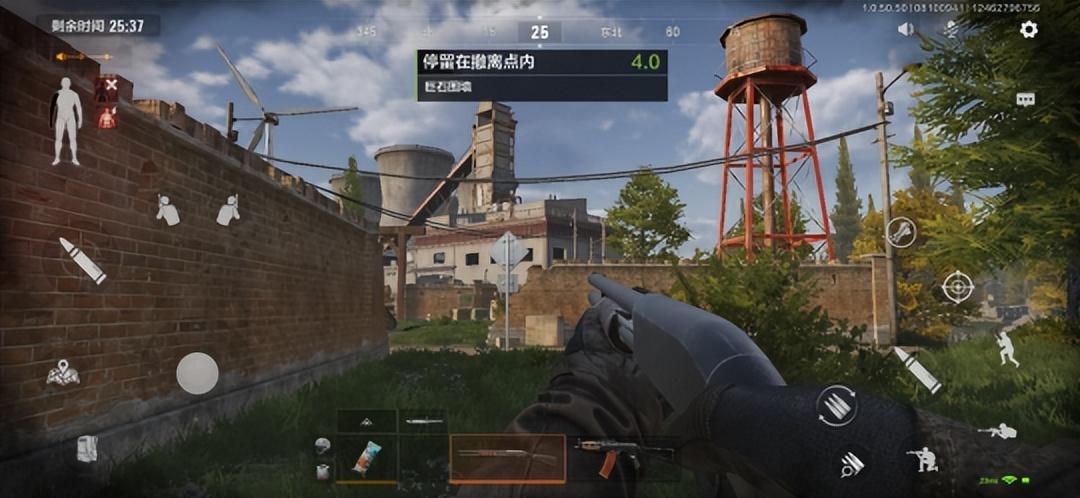
Task: Tap the body health status figure
Action: pos(67,120)
